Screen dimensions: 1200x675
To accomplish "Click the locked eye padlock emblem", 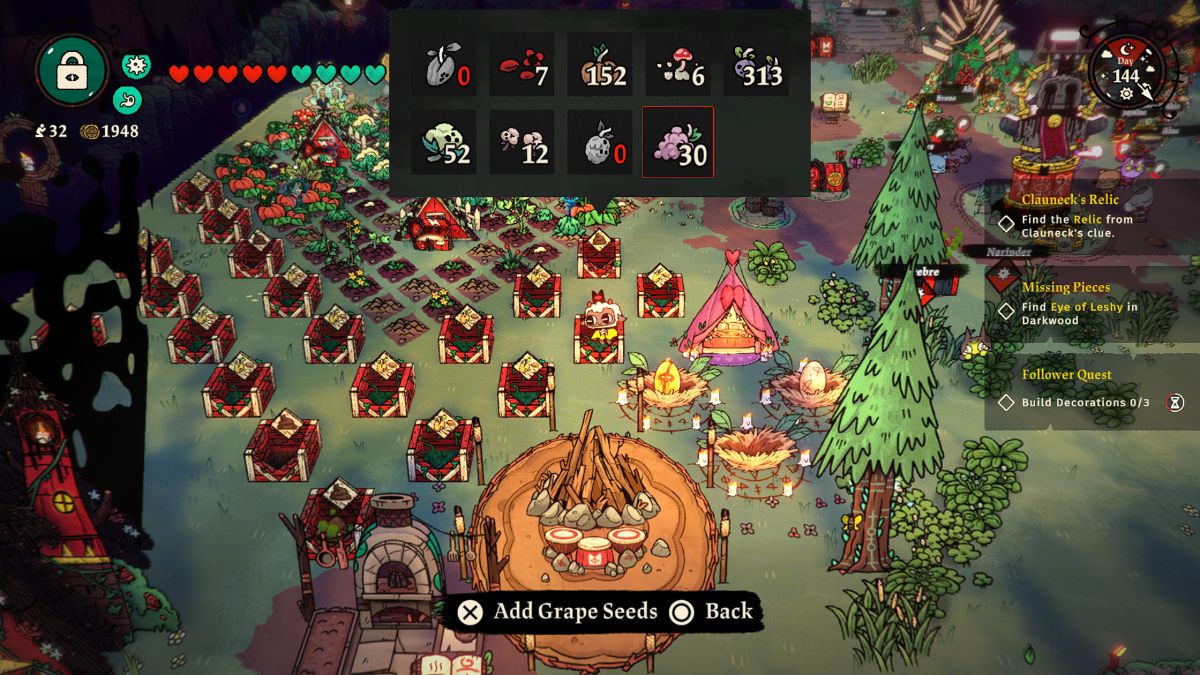I will [x=72, y=72].
